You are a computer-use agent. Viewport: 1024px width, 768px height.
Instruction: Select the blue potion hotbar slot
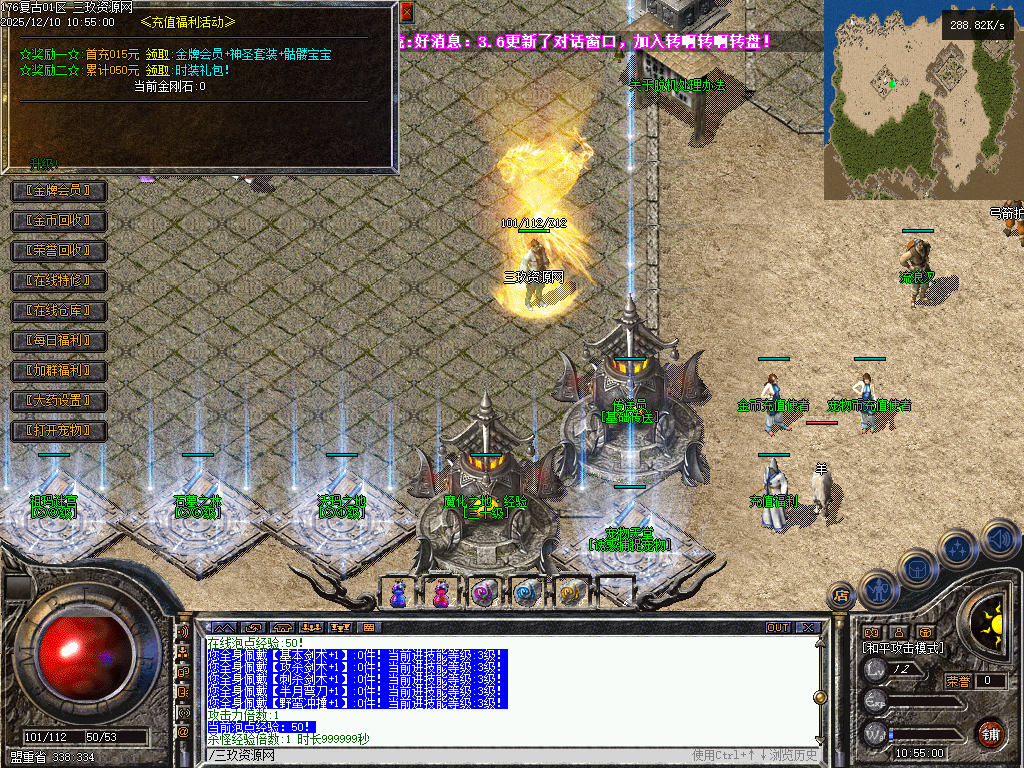pos(399,593)
